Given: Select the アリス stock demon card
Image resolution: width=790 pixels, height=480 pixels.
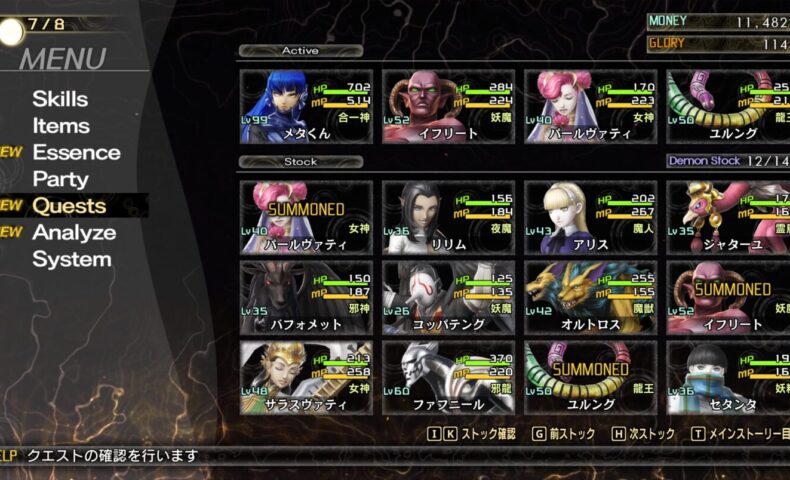Looking at the screenshot, I should 590,217.
